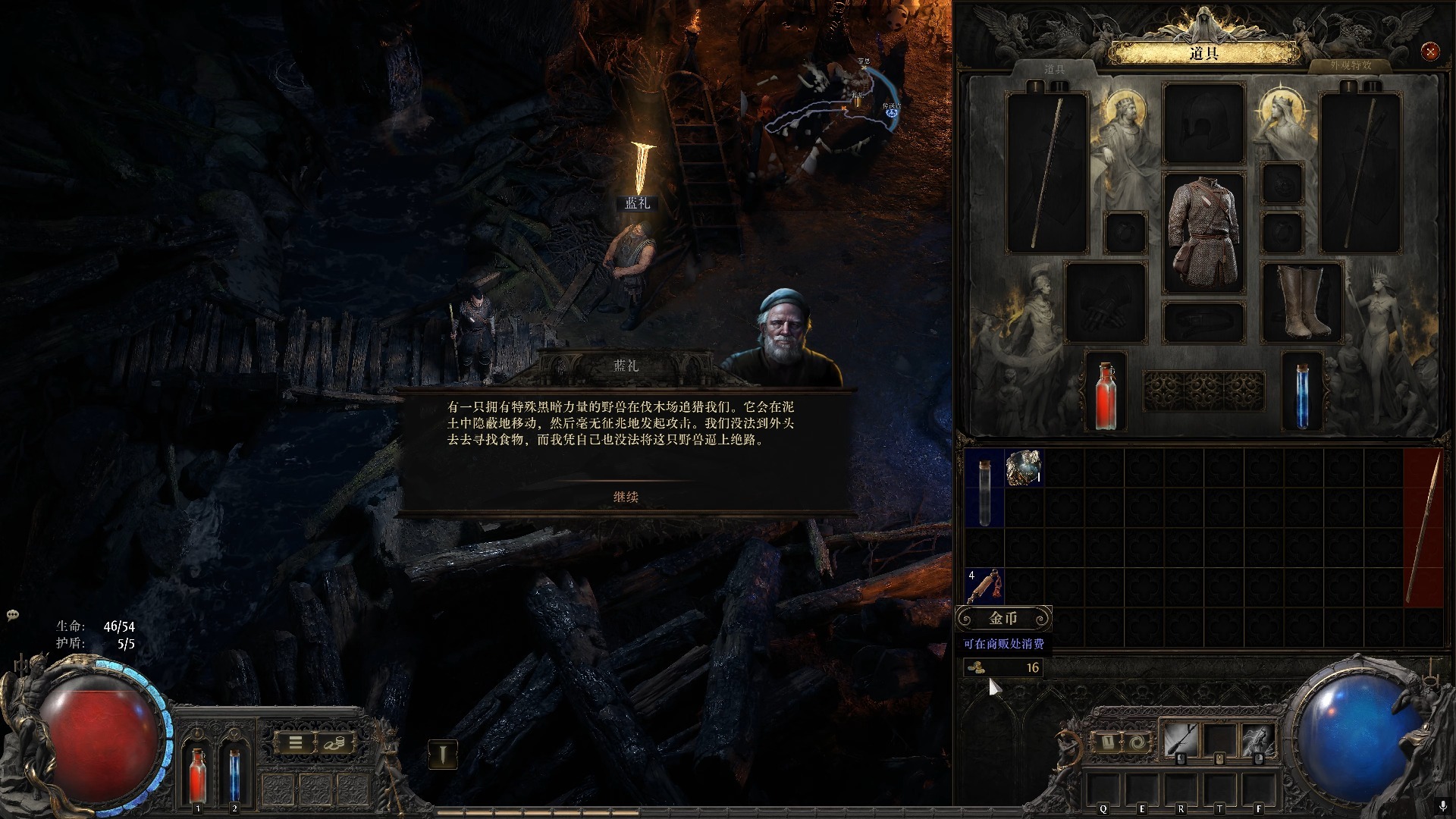Select the 道具 tab
Viewport: 1456px width, 819px height.
tap(1054, 69)
